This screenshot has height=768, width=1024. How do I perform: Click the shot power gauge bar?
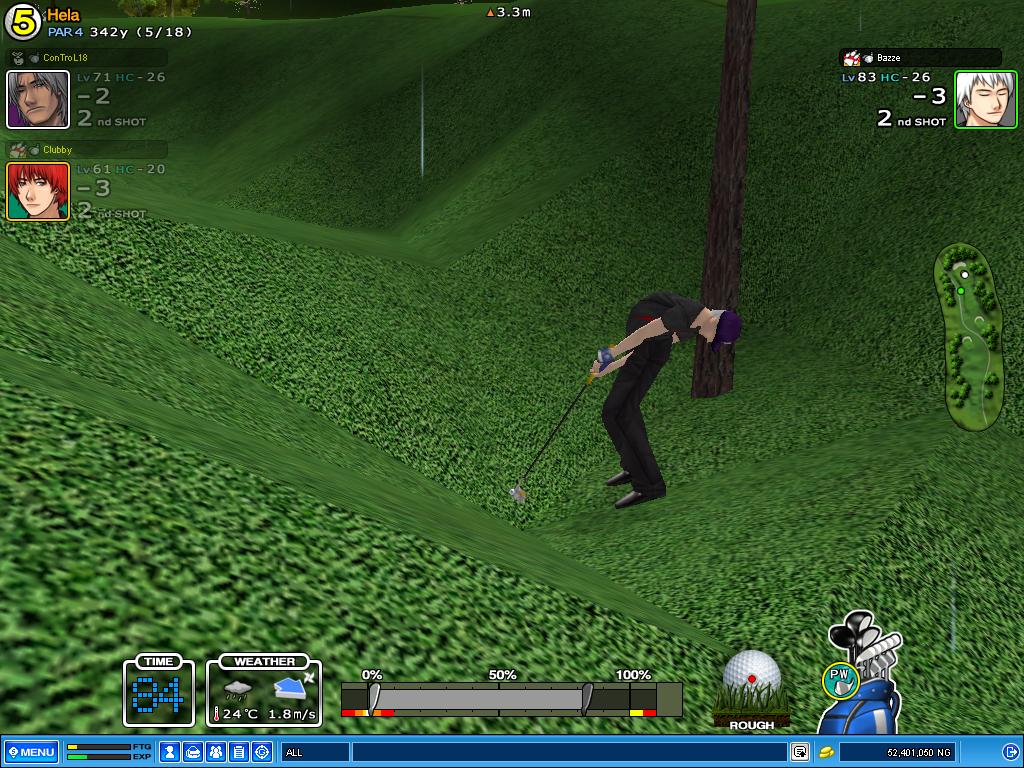[511, 698]
